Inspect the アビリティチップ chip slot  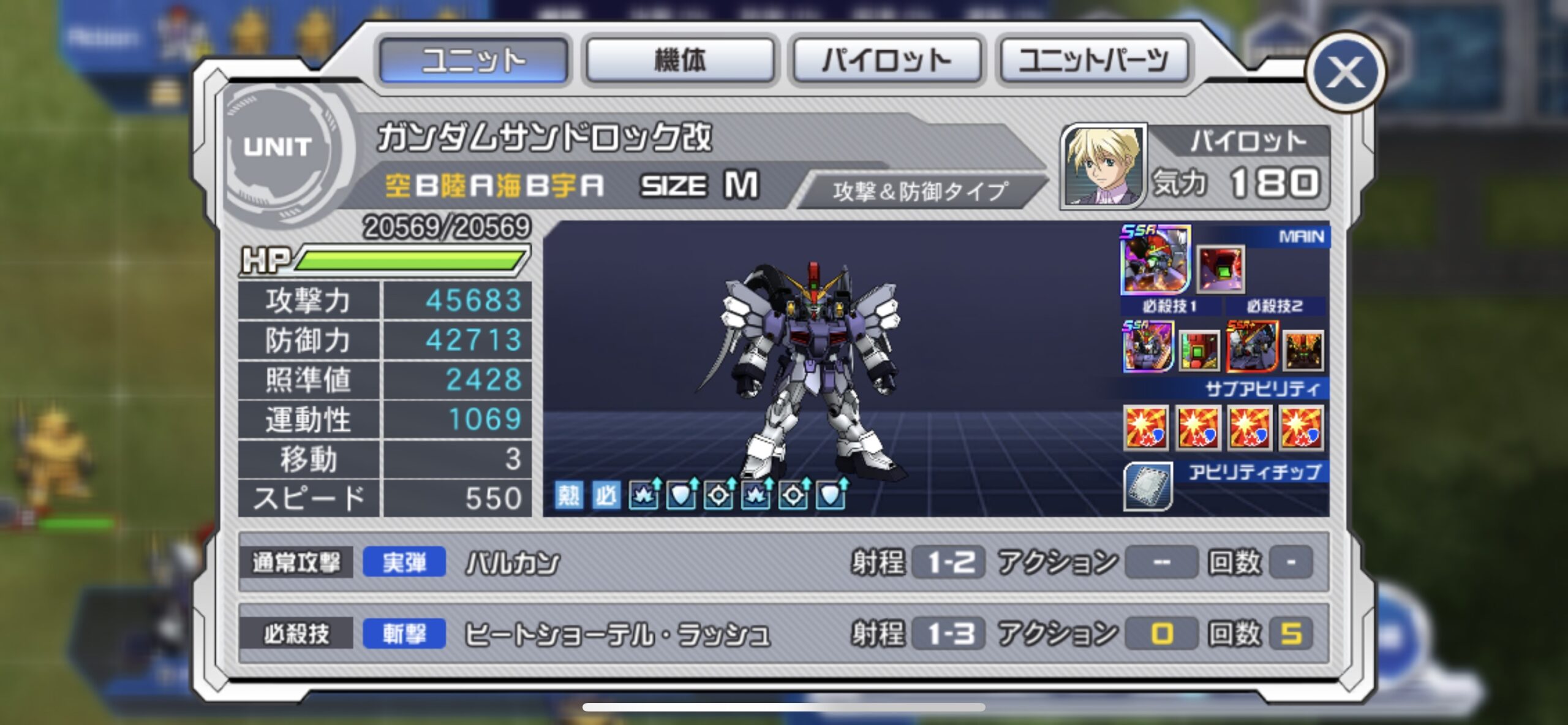coord(1148,487)
